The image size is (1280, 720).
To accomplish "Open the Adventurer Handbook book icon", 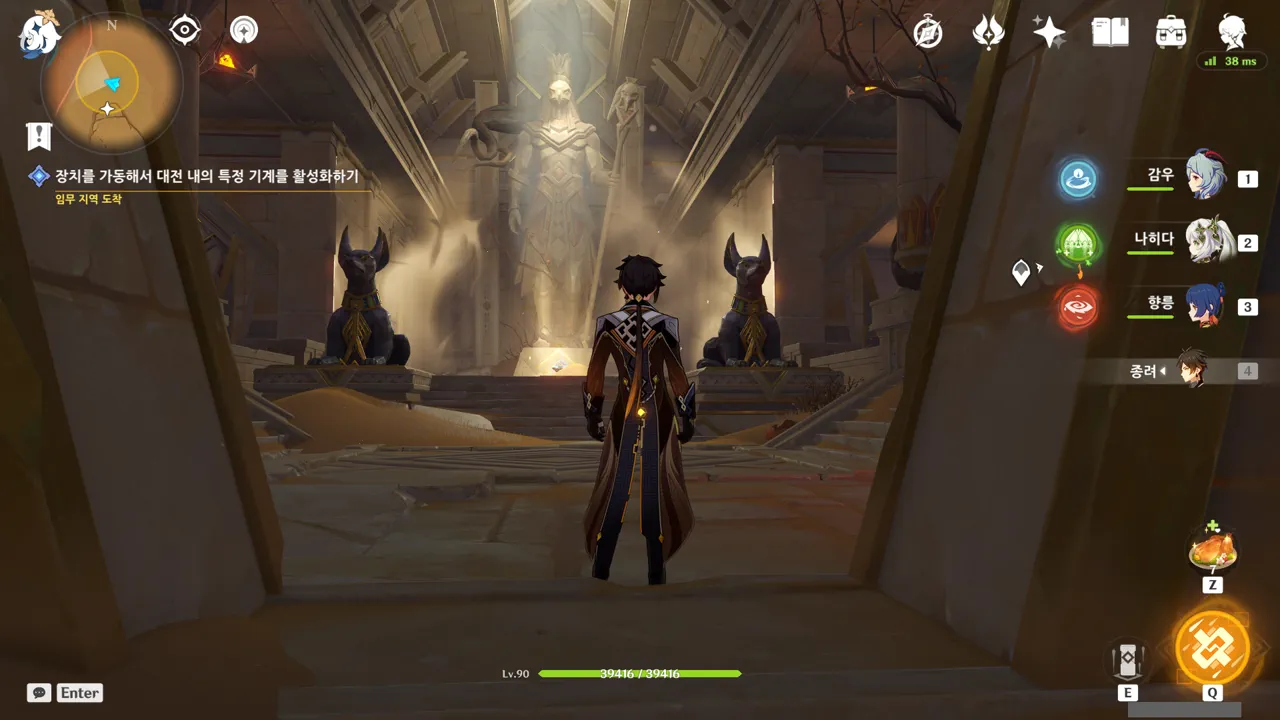I will coord(1110,33).
